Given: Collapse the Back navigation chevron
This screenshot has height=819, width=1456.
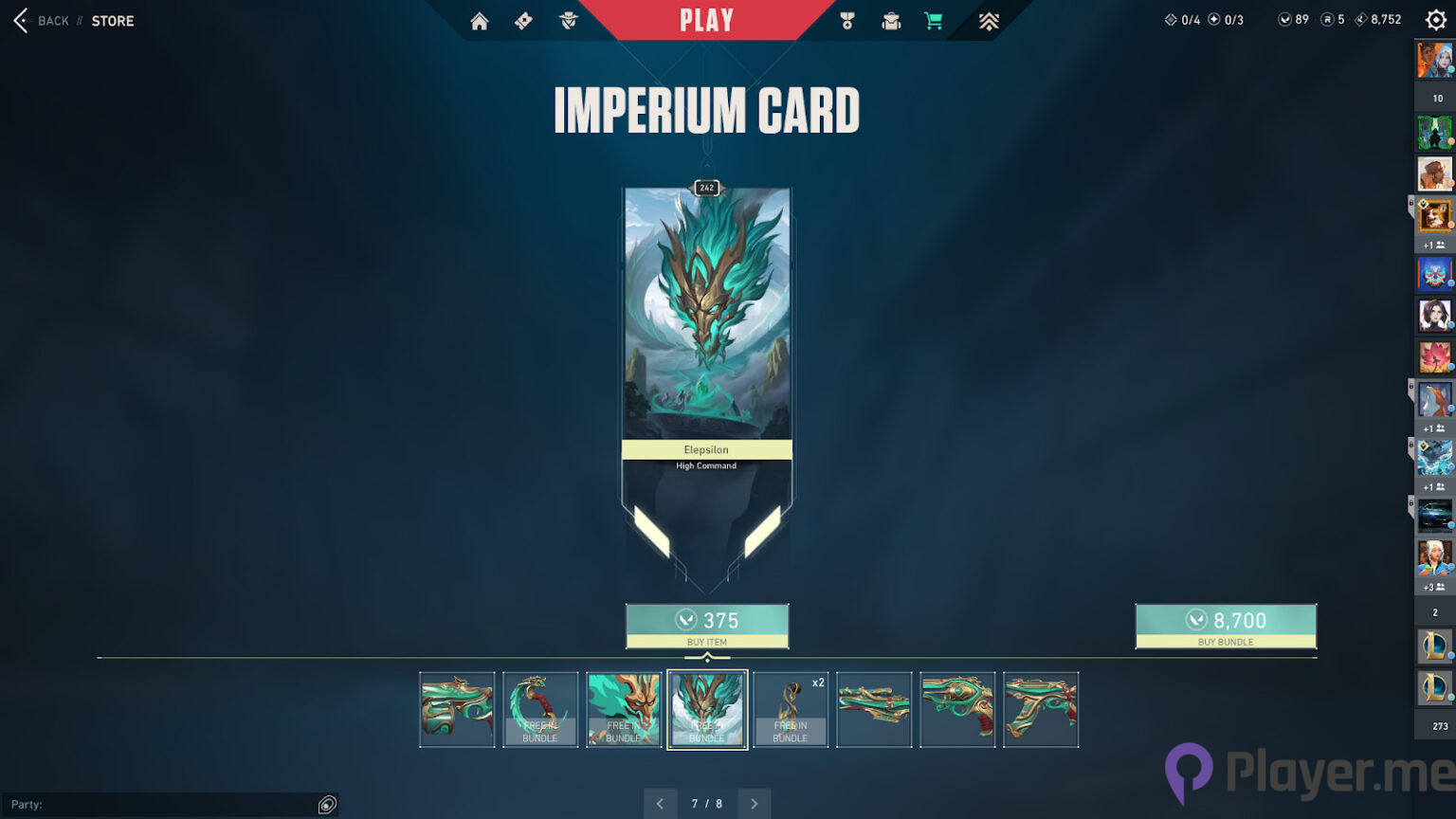Looking at the screenshot, I should pos(21,20).
